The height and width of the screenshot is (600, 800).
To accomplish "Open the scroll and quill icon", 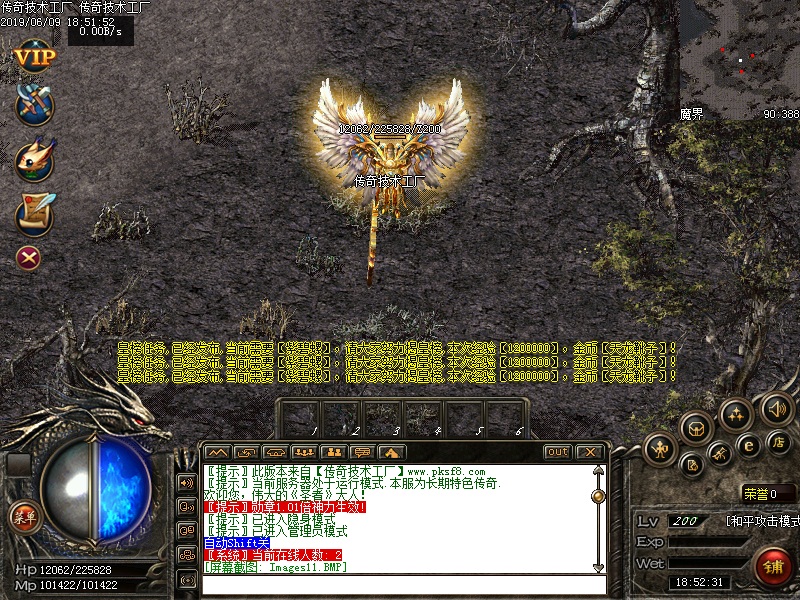I will tap(34, 211).
